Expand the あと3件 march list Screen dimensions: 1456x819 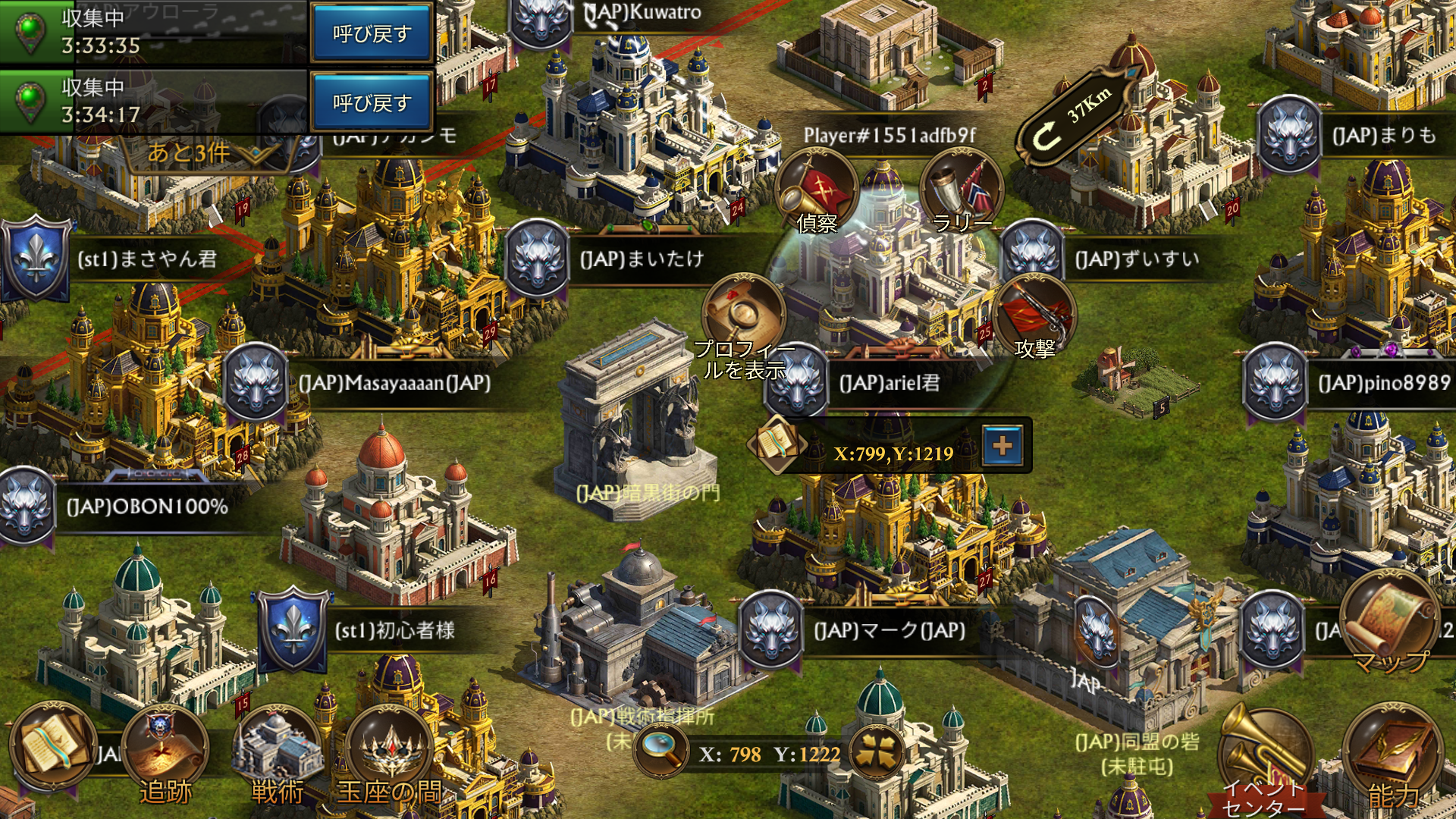tap(201, 153)
